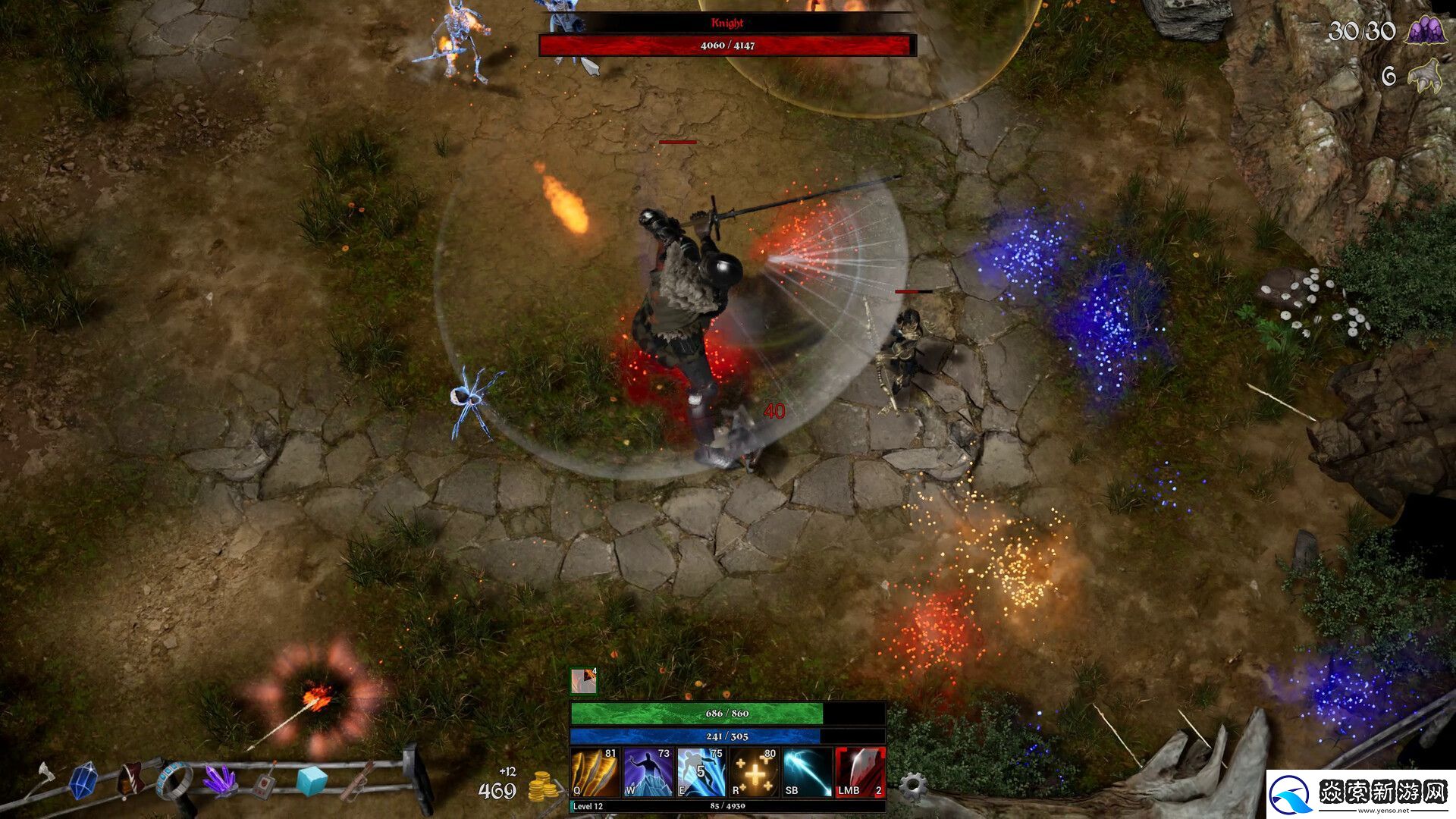1456x819 pixels.
Task: Trigger the E leaping dash ability
Action: coord(701,772)
